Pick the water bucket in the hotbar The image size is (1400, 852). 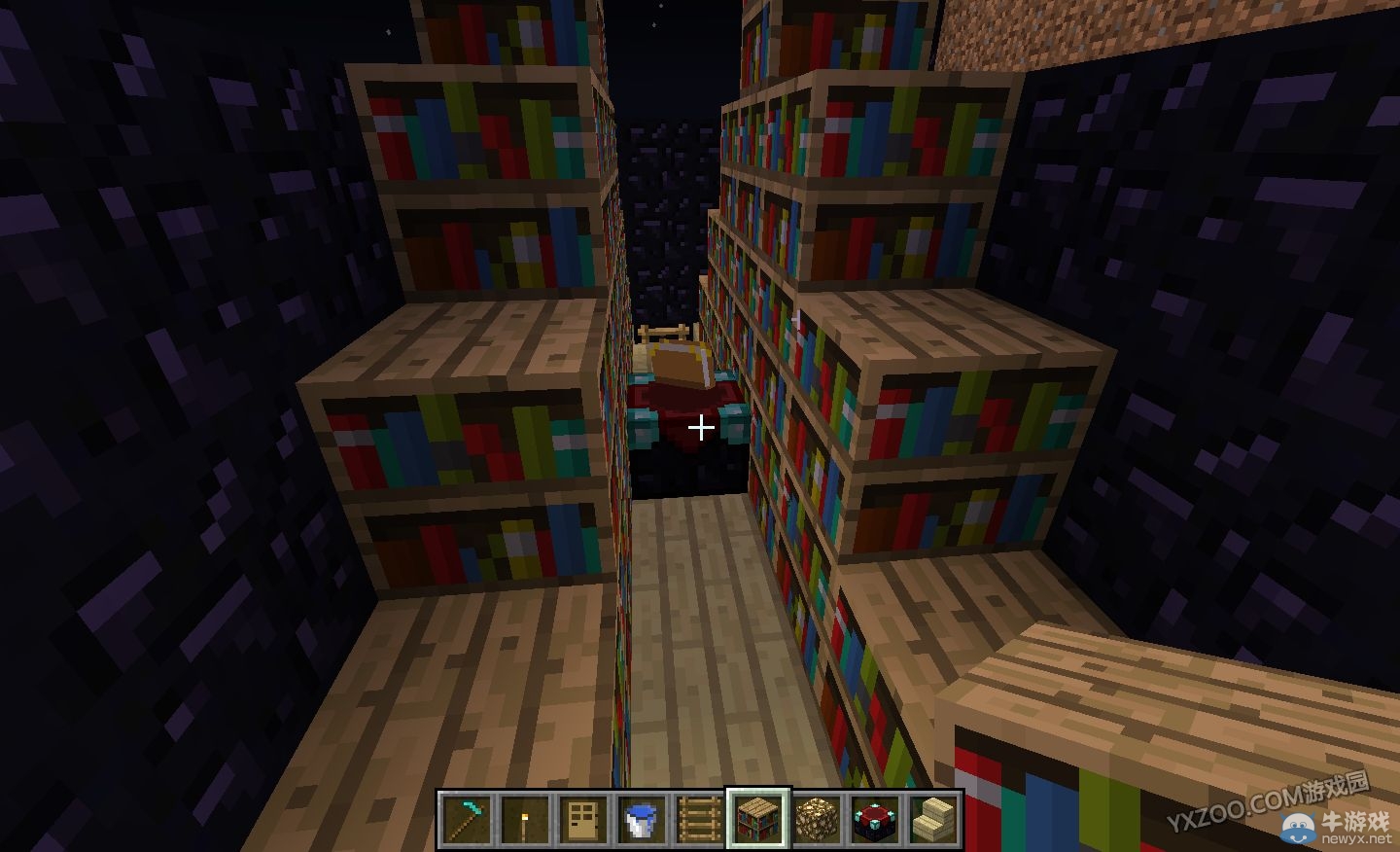642,819
